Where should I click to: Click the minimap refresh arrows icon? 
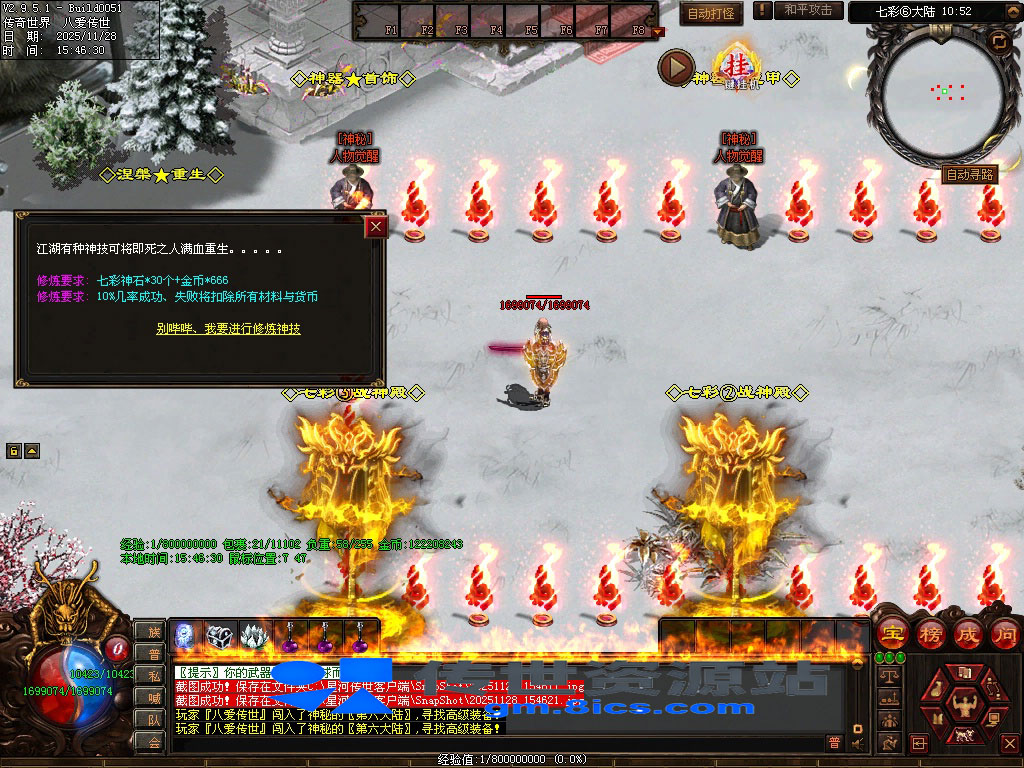coord(998,41)
